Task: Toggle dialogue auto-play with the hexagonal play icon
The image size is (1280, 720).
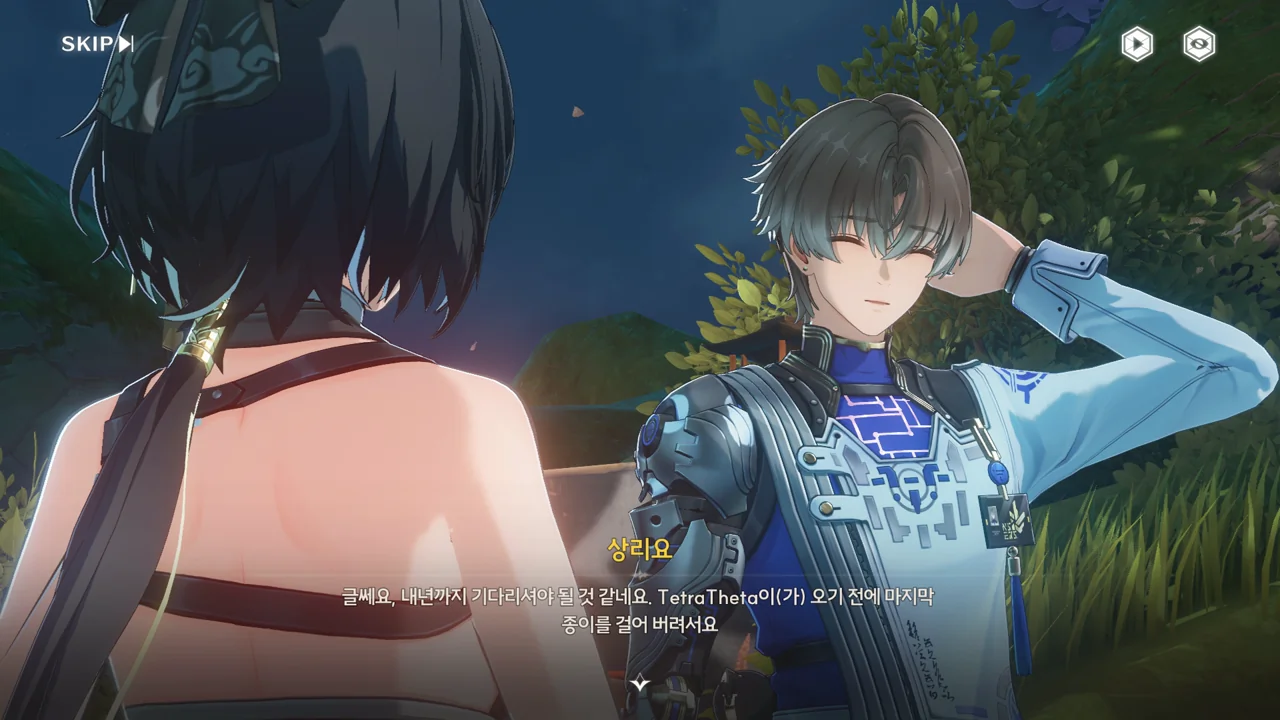Action: coord(1137,44)
